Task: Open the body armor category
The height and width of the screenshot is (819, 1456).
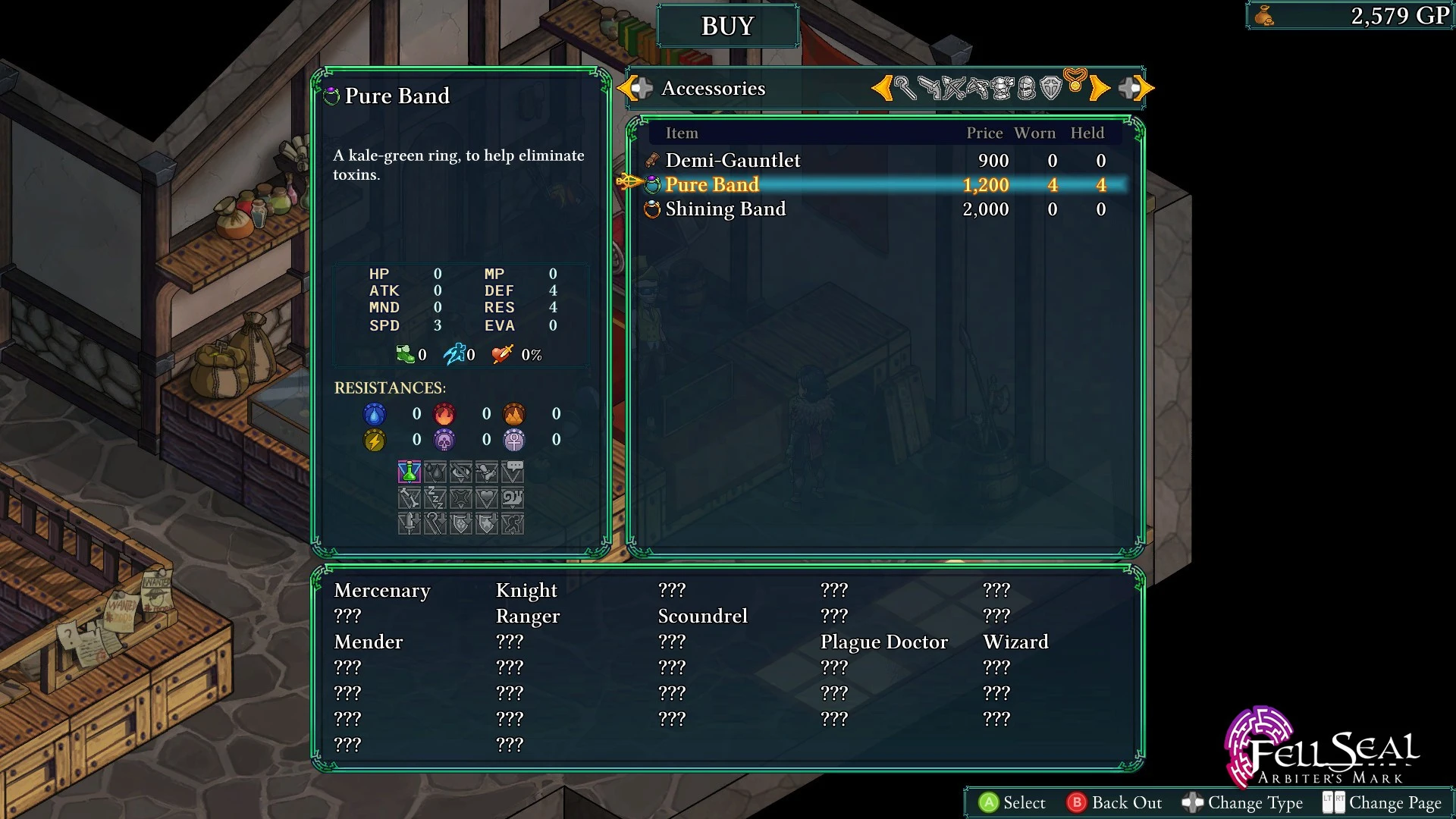Action: pyautogui.click(x=1002, y=89)
